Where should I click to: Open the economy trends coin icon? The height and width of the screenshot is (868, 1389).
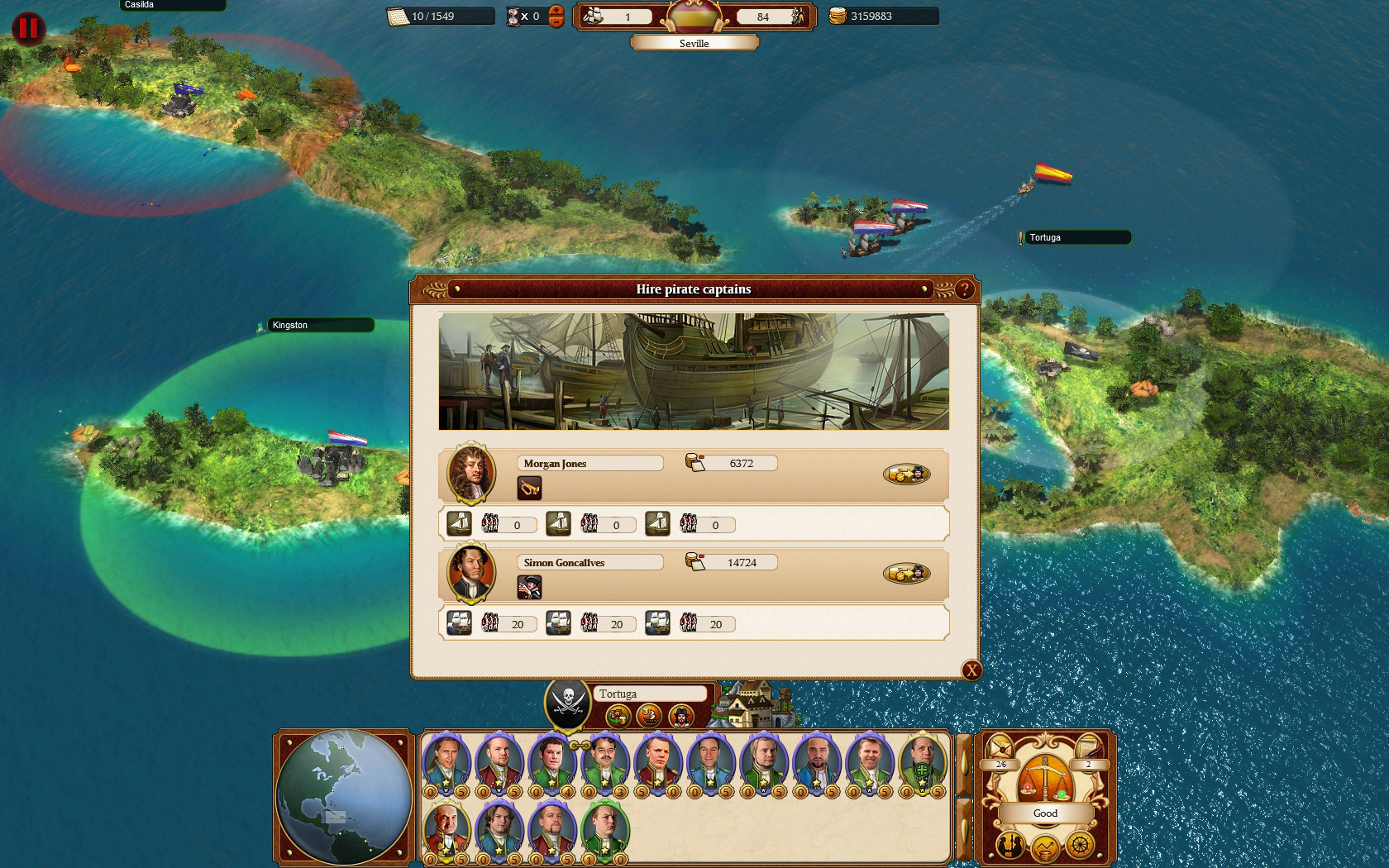(1044, 846)
